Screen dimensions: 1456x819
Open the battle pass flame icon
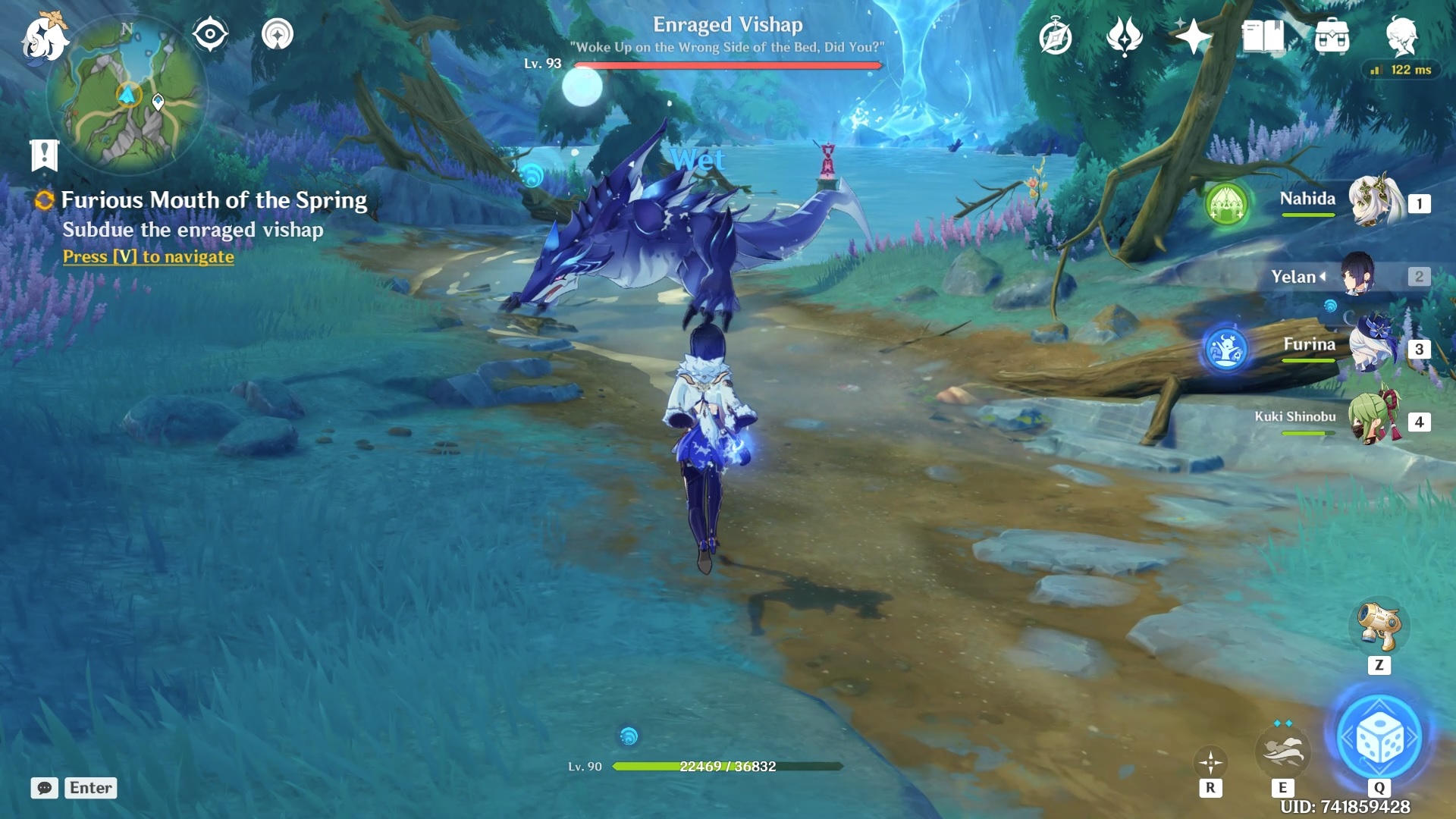click(1124, 36)
